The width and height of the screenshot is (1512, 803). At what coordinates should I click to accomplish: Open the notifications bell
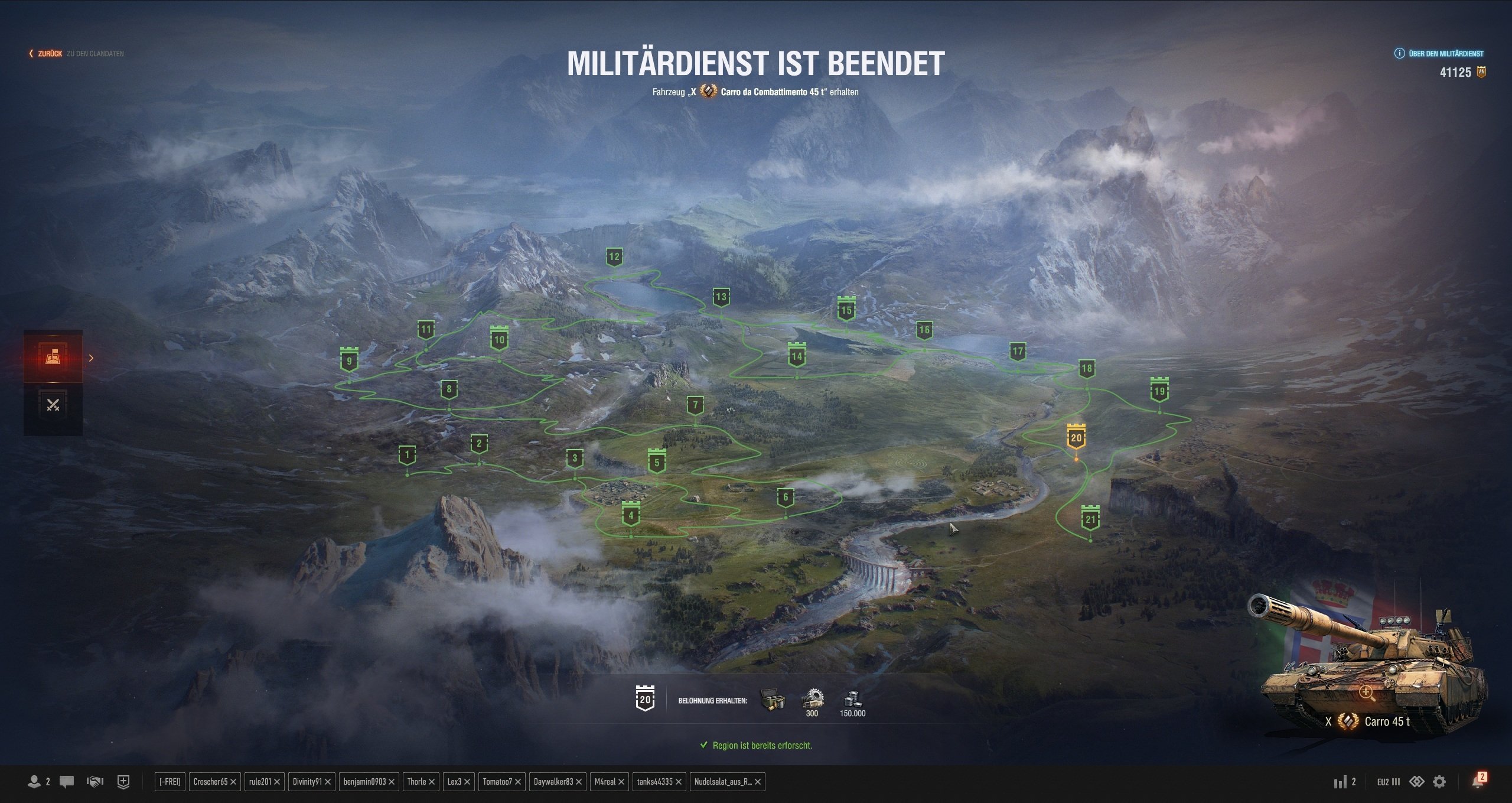1477,782
